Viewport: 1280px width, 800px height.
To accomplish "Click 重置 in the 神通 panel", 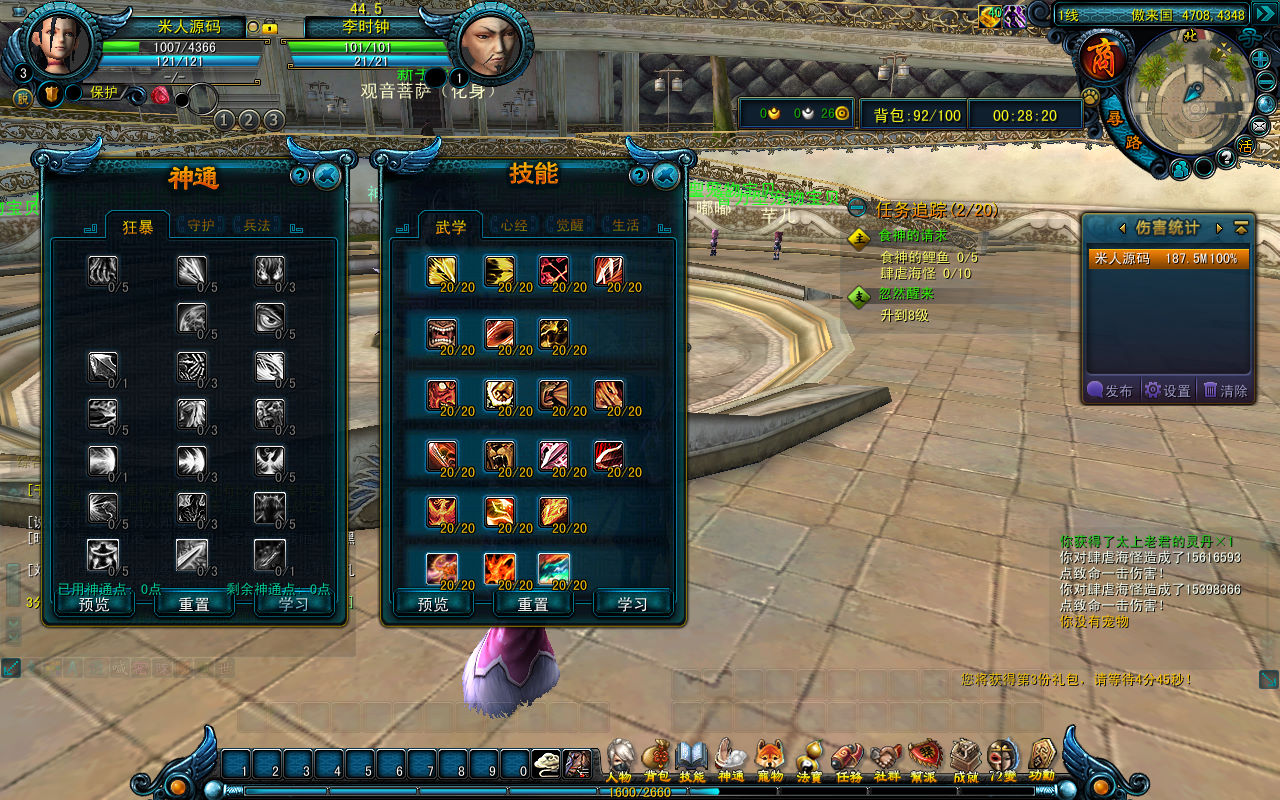I will coord(194,604).
